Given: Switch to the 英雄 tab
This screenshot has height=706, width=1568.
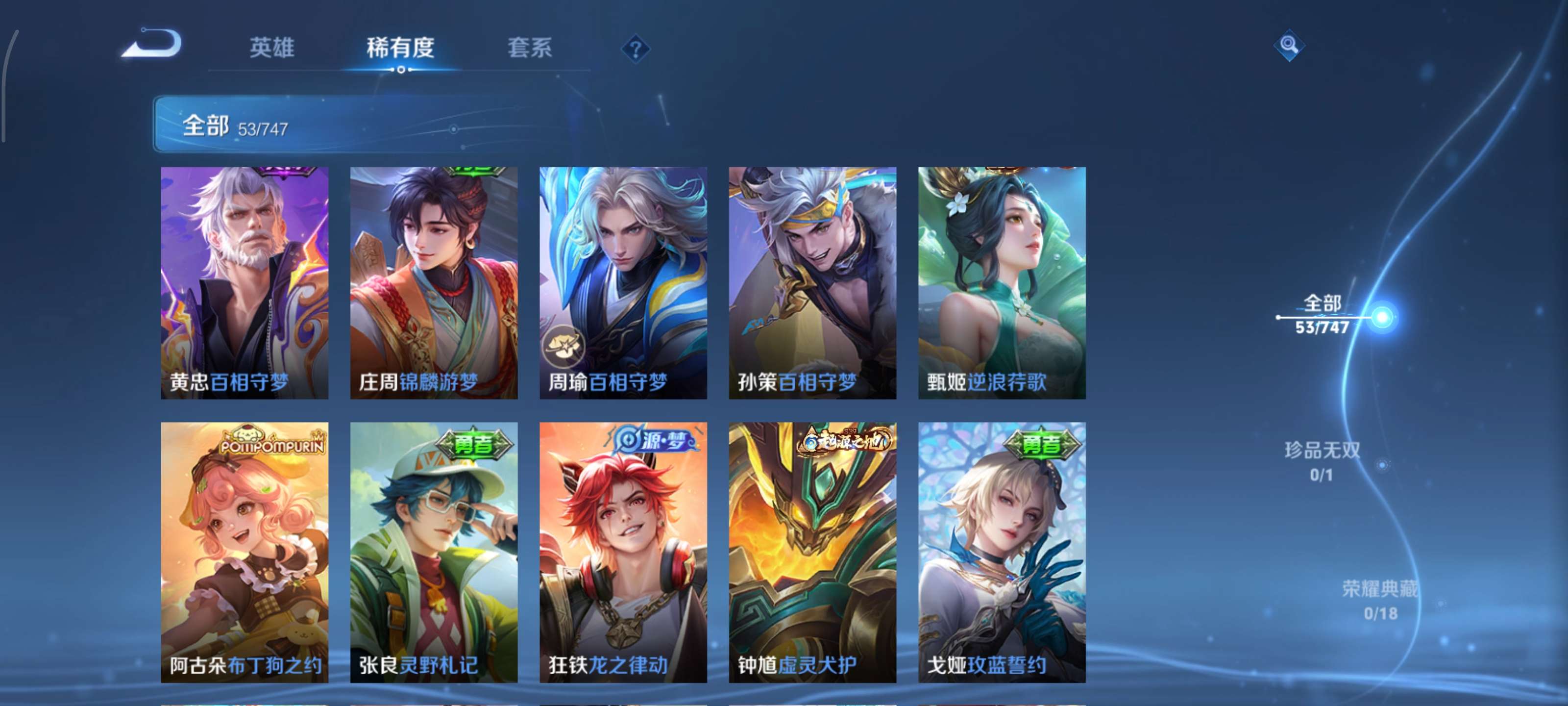Looking at the screenshot, I should coord(273,49).
